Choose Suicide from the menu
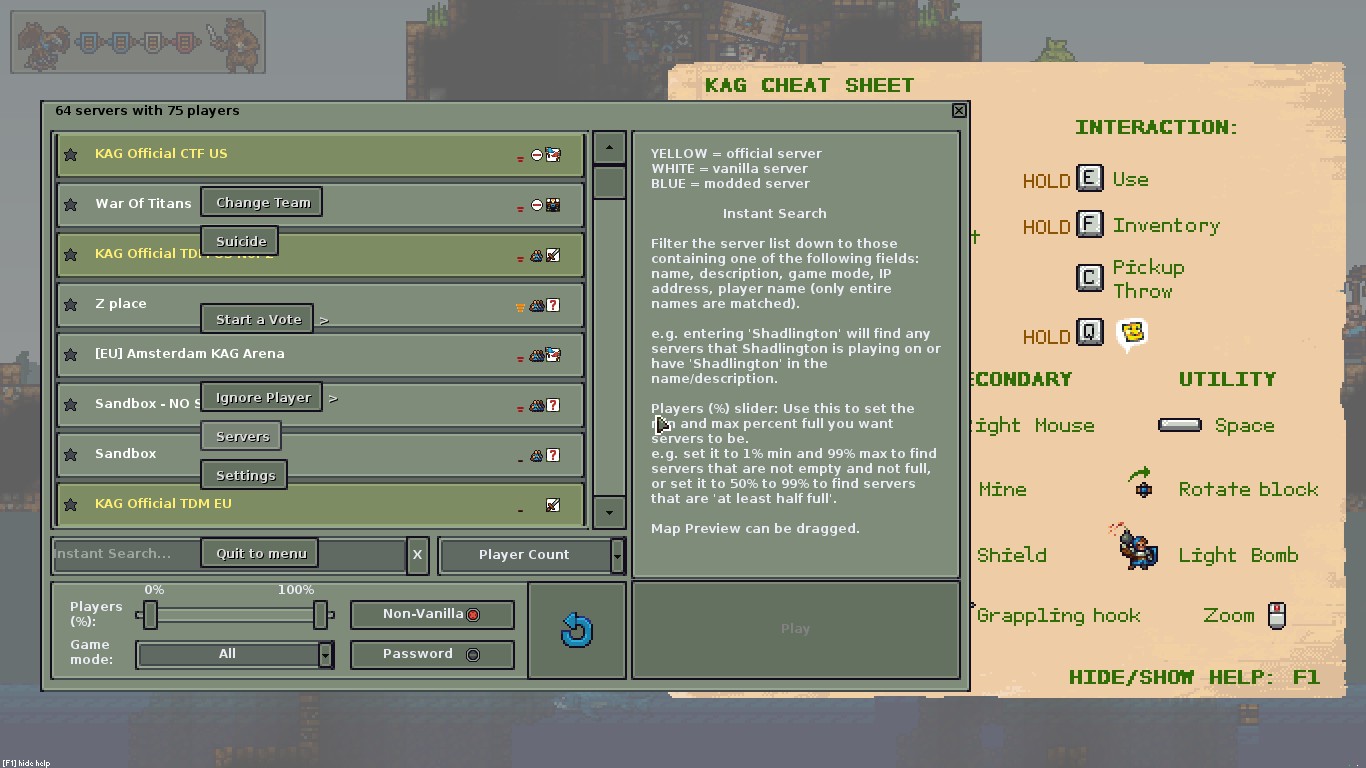This screenshot has width=1366, height=768. [241, 241]
